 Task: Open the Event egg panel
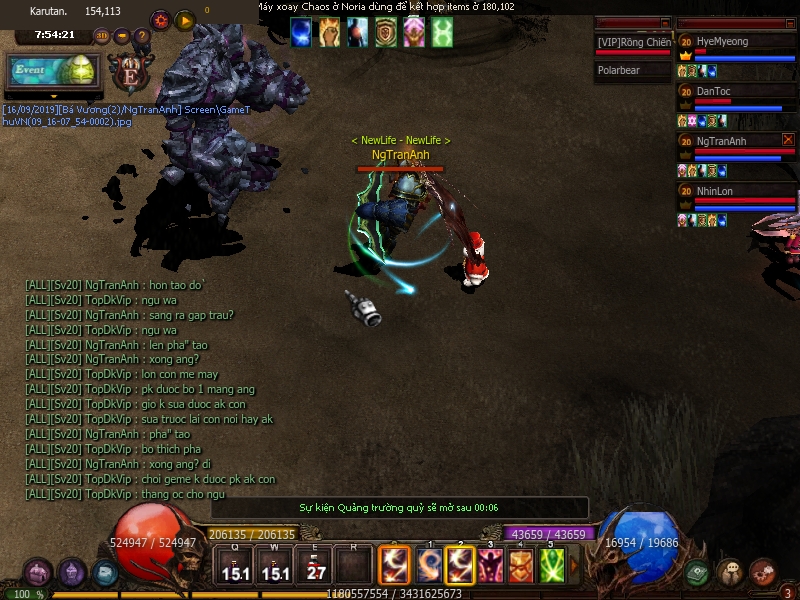pos(52,71)
